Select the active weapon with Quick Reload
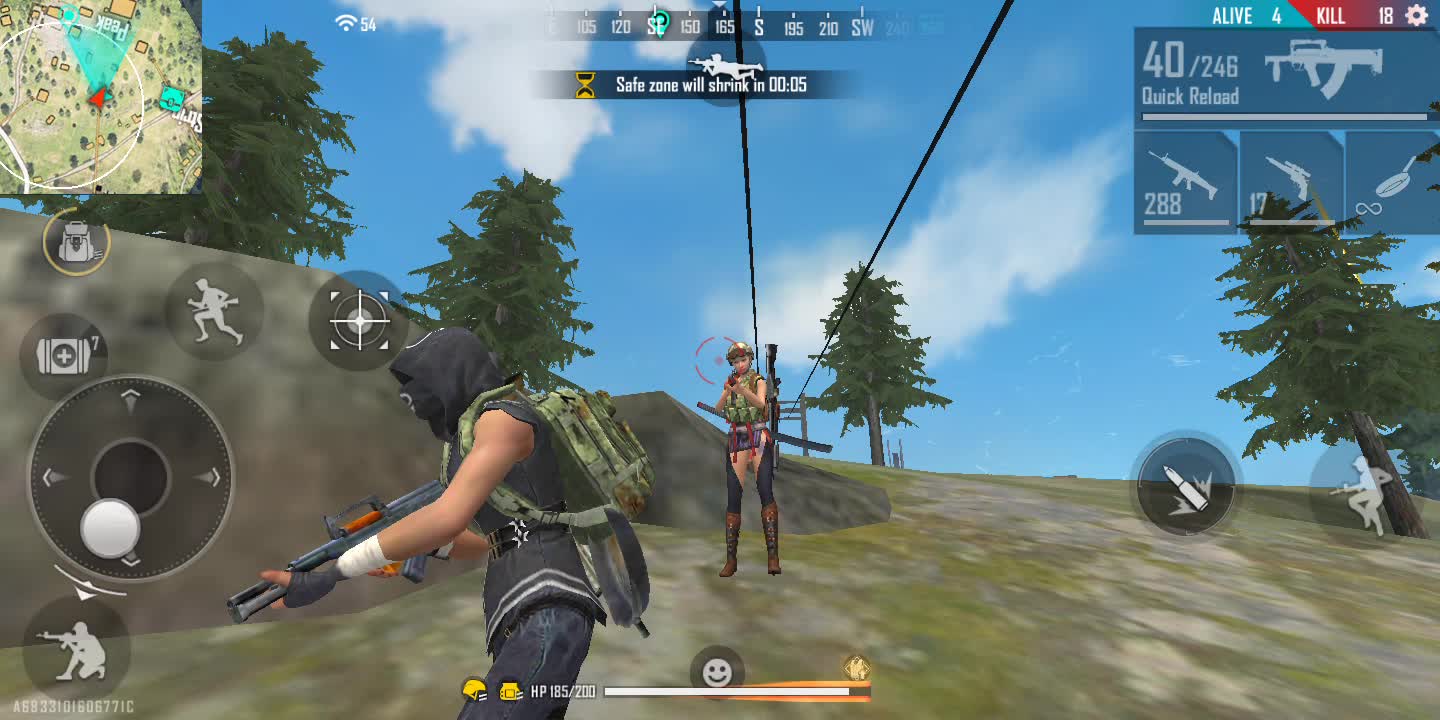1440x720 pixels. (1285, 76)
